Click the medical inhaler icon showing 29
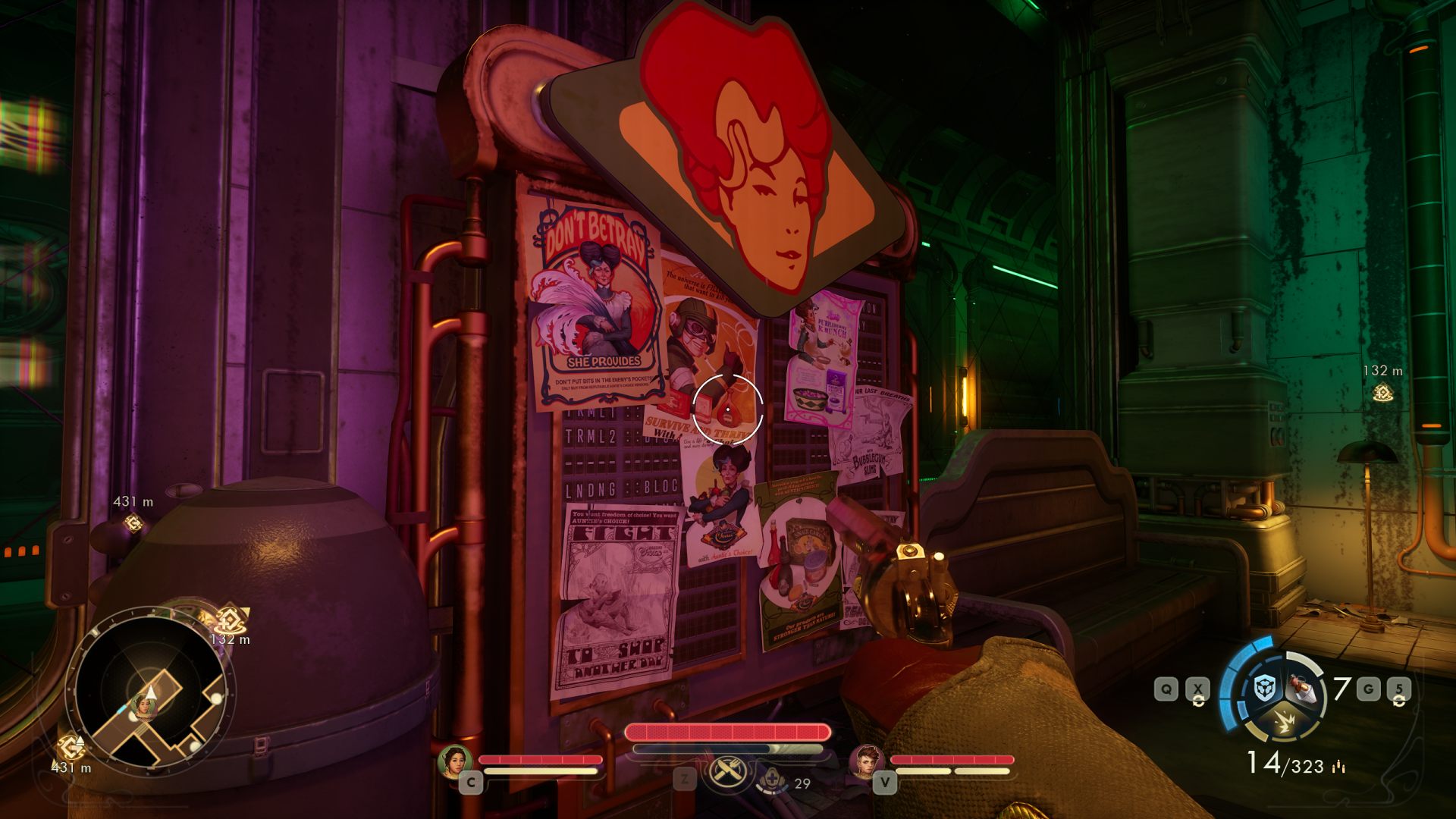The image size is (1456, 819). click(773, 779)
